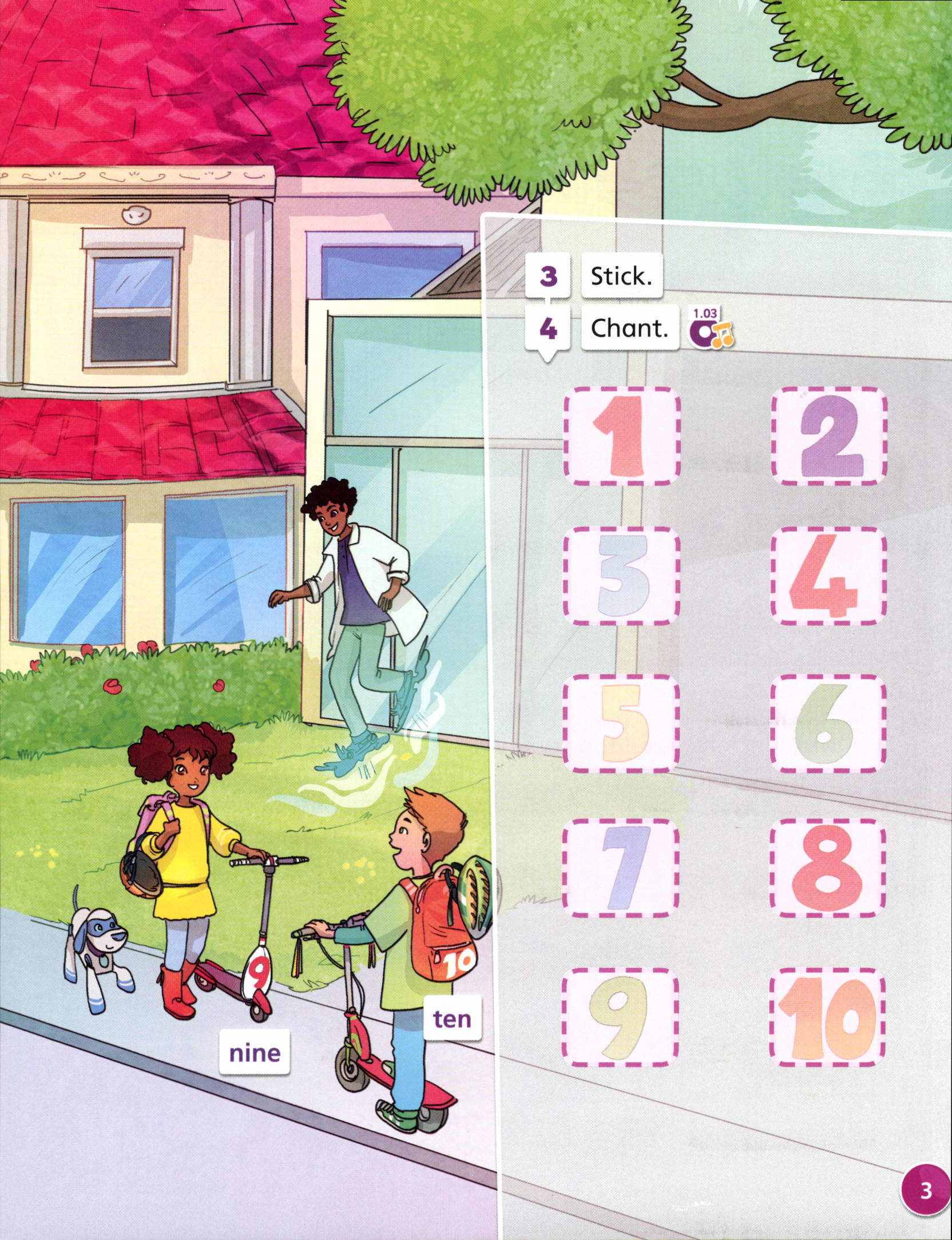Image resolution: width=952 pixels, height=1240 pixels.
Task: Click the pink number 8 tile
Action: click(828, 867)
